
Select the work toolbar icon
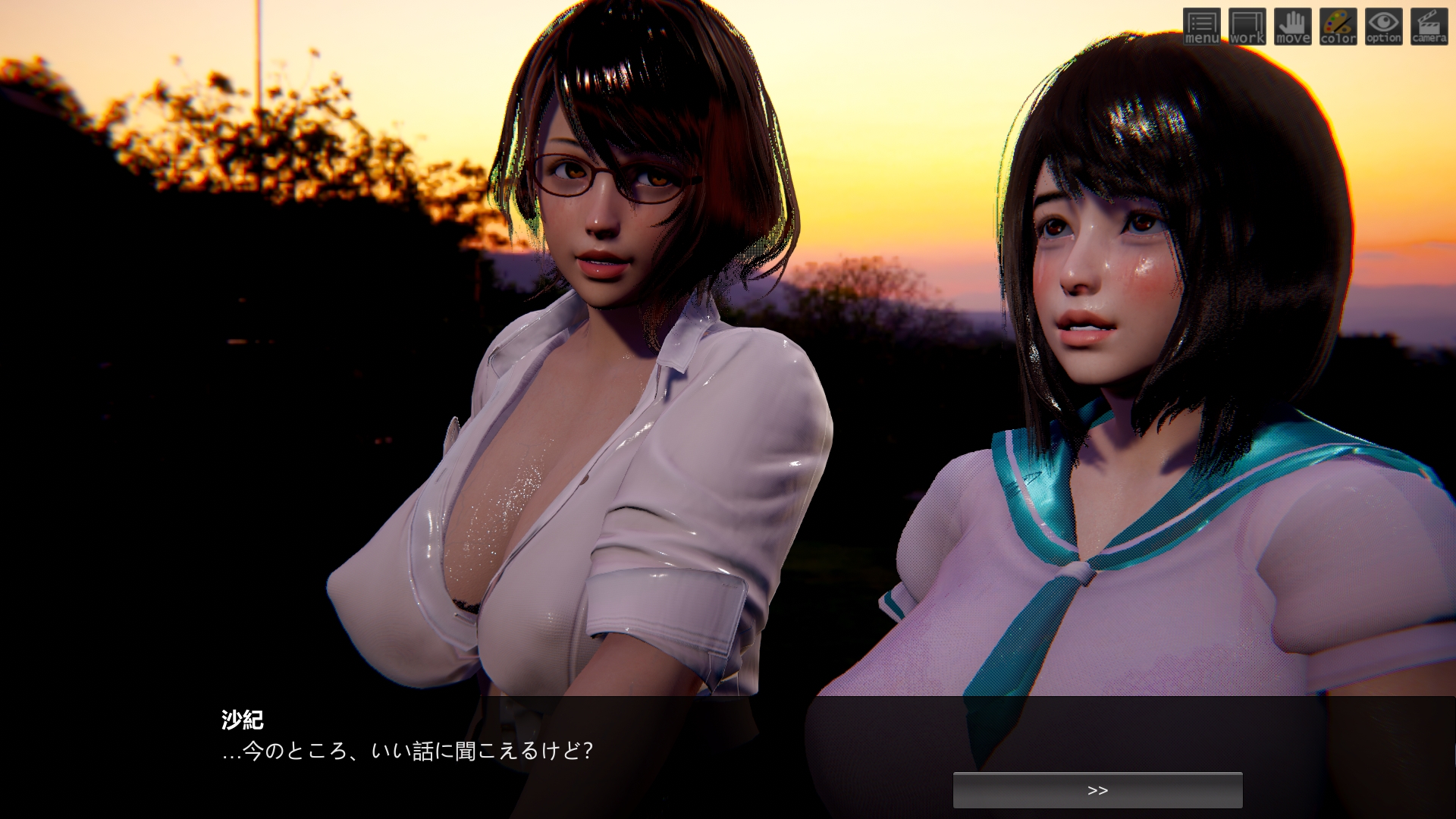point(1247,27)
